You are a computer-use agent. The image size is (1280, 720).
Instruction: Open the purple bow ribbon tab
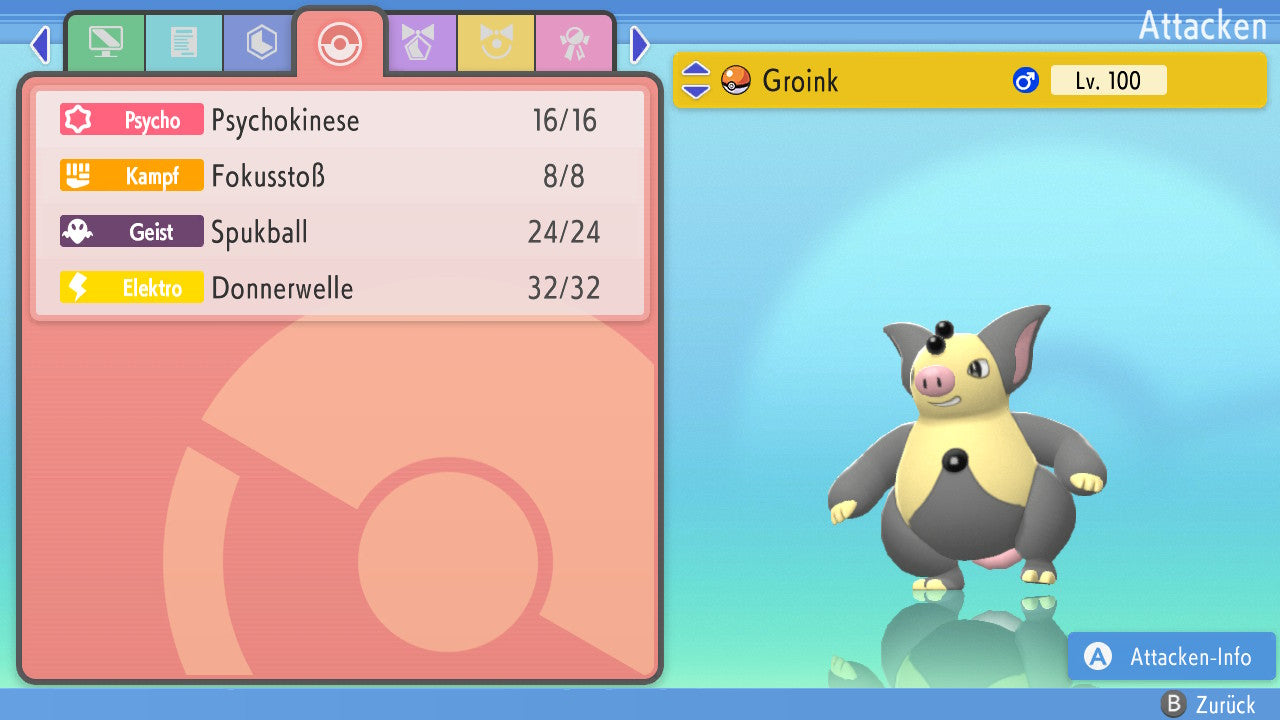point(418,43)
